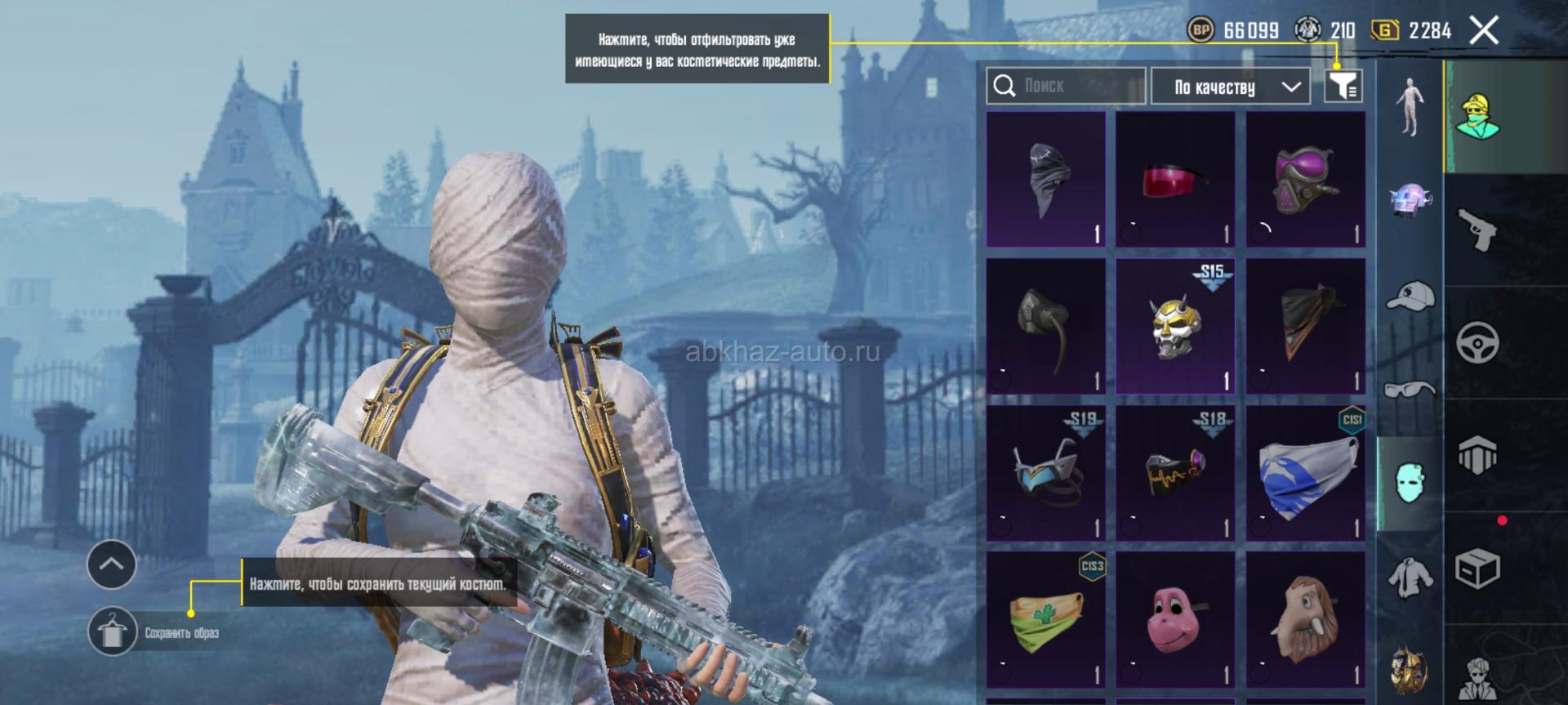The width and height of the screenshot is (1568, 705).
Task: Select the purple gas mask item
Action: click(1305, 180)
